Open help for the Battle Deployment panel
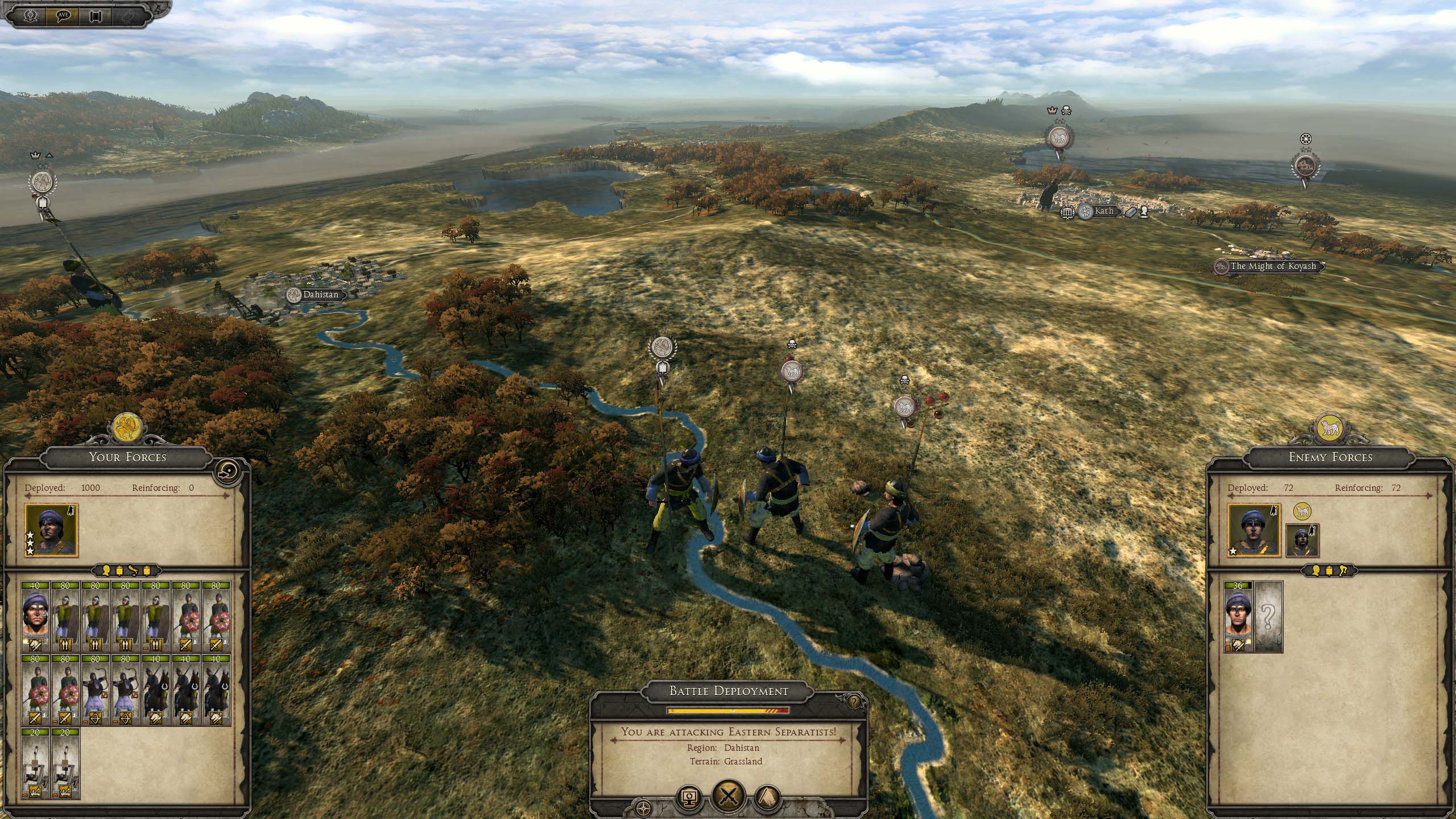This screenshot has height=819, width=1456. click(x=853, y=702)
